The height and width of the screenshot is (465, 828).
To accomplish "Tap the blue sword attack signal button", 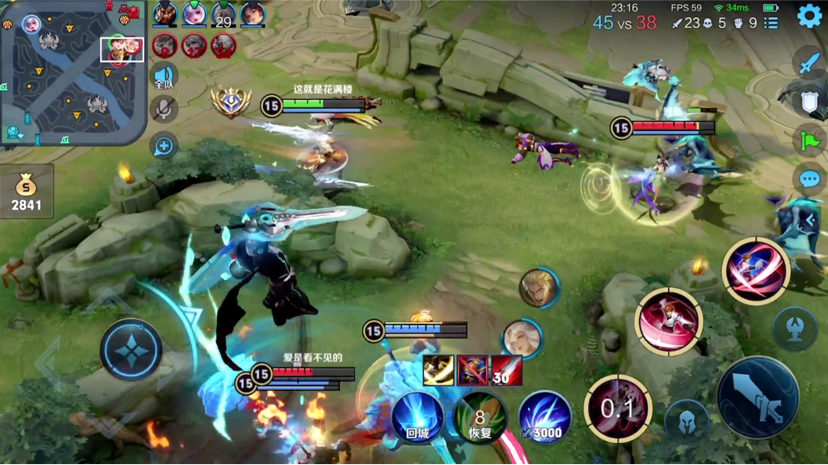I will (x=808, y=61).
